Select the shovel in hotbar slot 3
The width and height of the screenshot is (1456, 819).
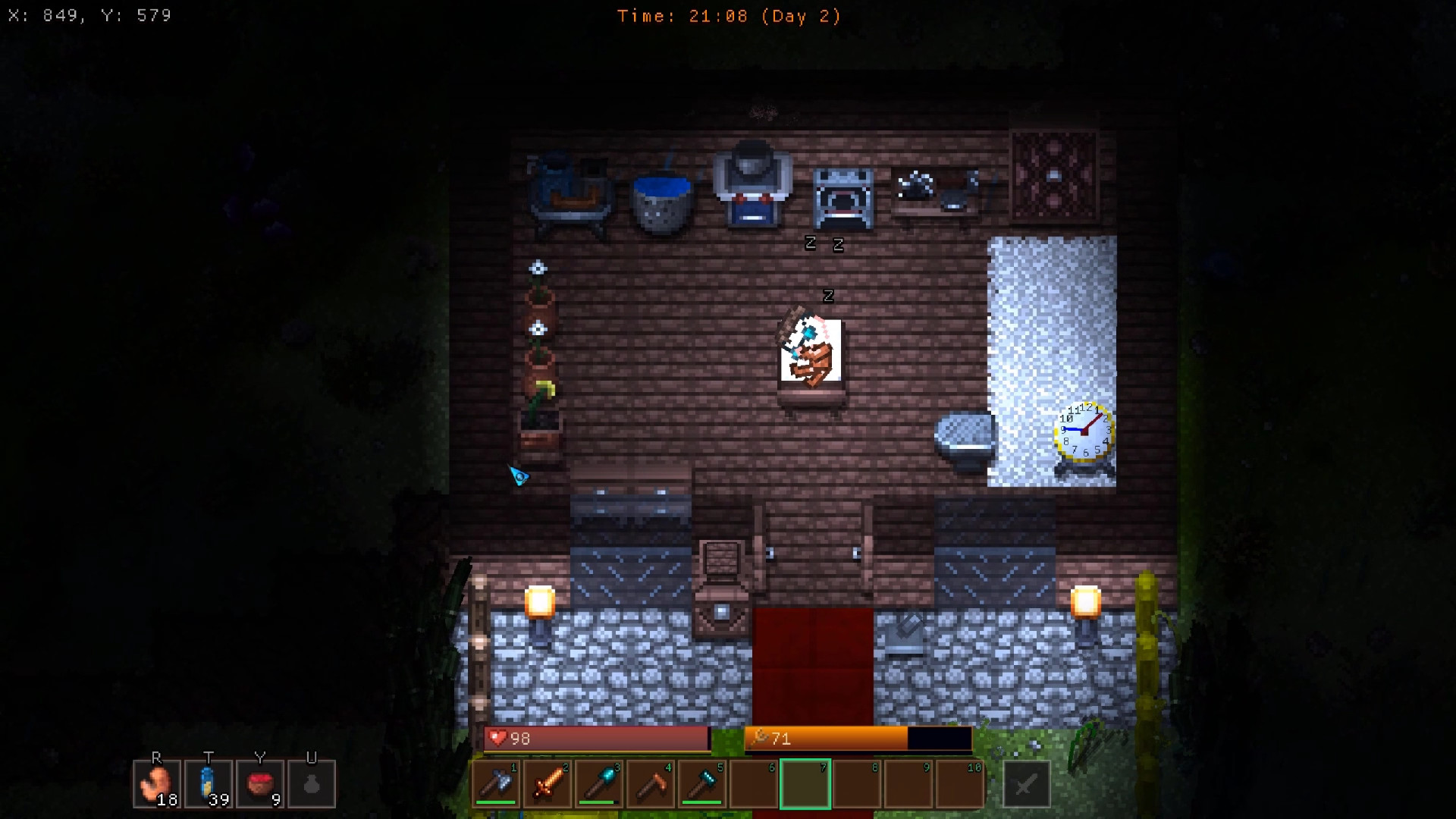pyautogui.click(x=599, y=784)
